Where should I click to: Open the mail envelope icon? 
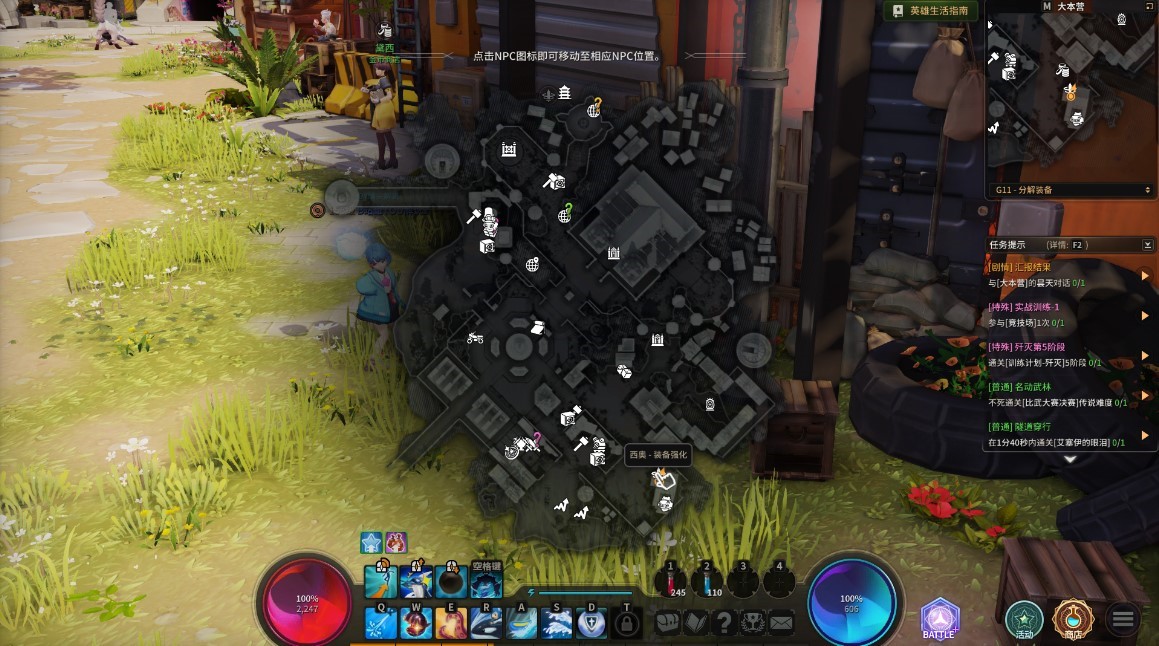(781, 622)
